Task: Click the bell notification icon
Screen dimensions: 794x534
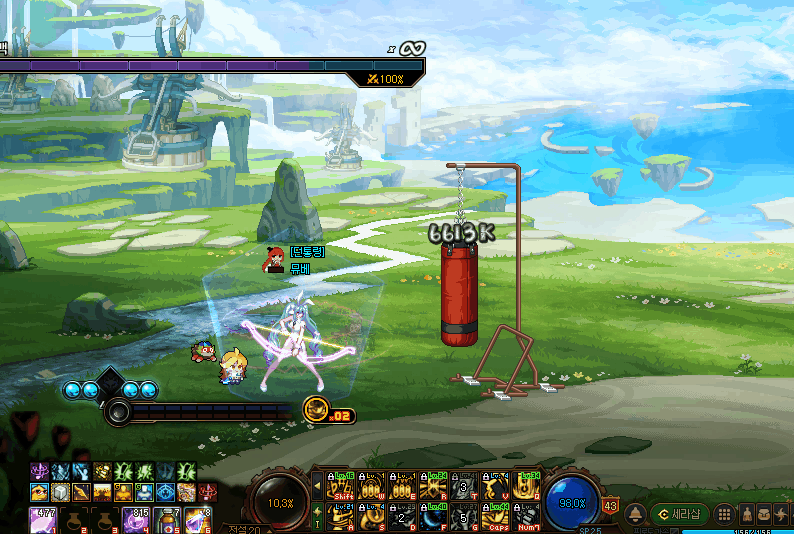Action: (635, 514)
